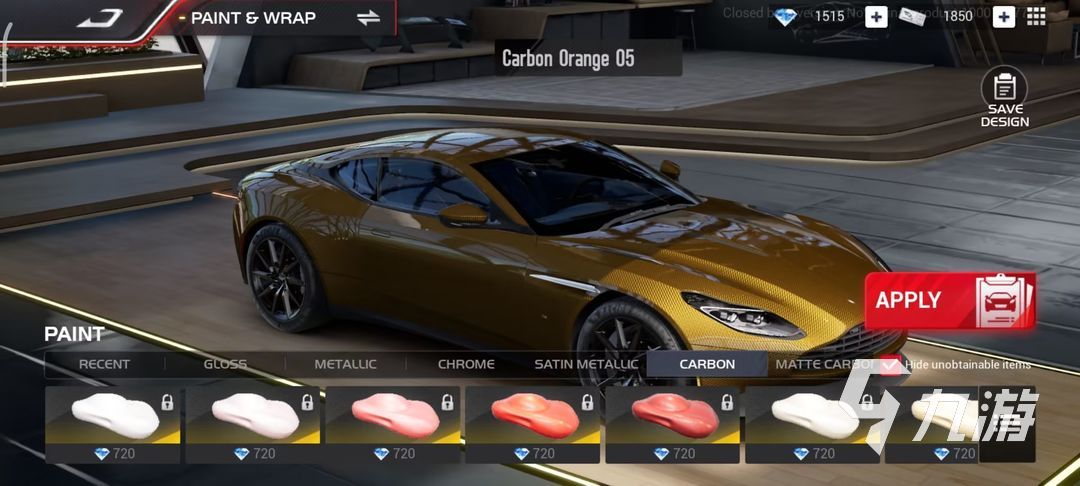The height and width of the screenshot is (486, 1080).
Task: Switch to the Gloss paint tab
Action: click(225, 364)
